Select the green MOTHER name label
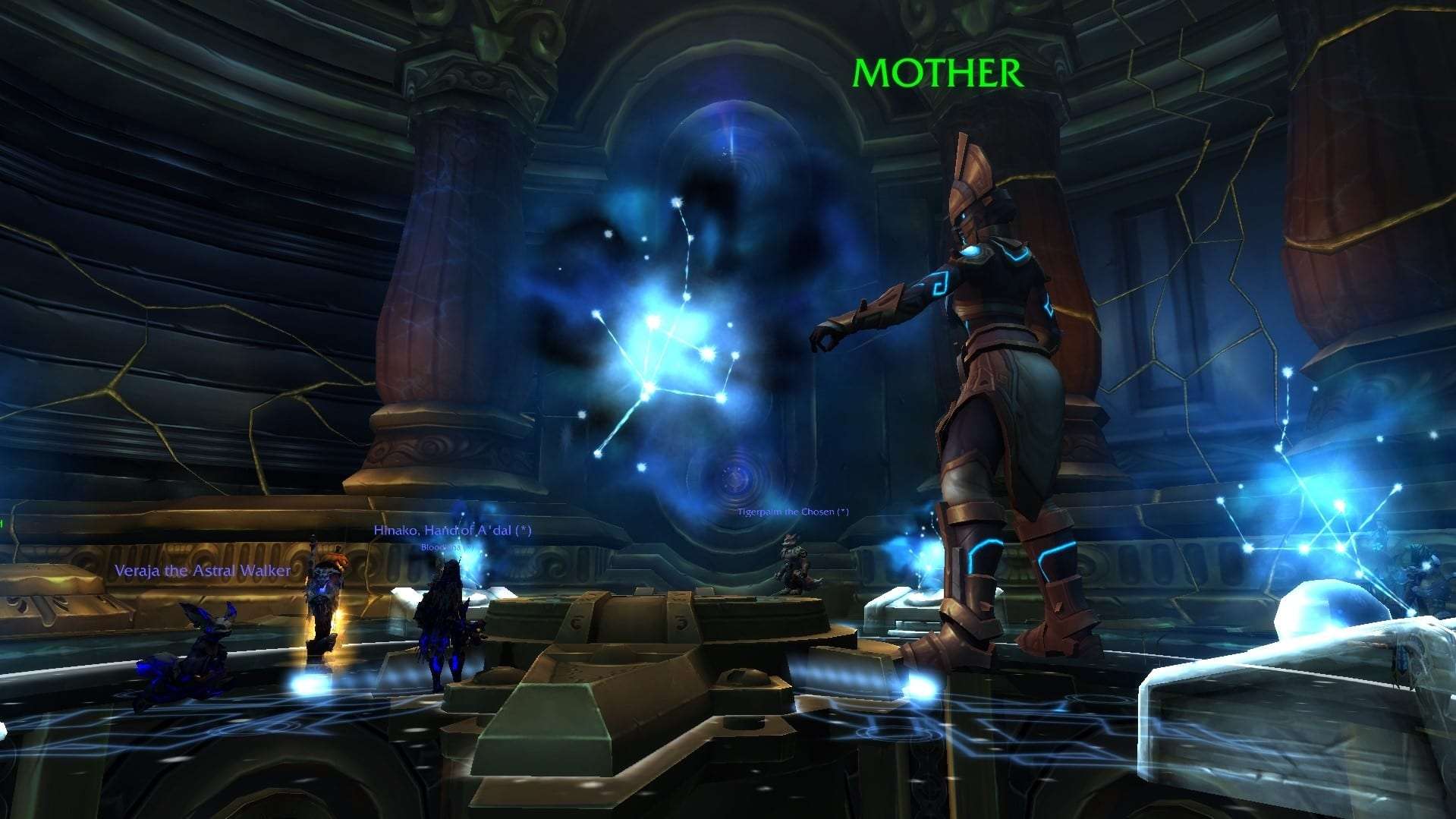Viewport: 1456px width, 819px height. click(938, 73)
